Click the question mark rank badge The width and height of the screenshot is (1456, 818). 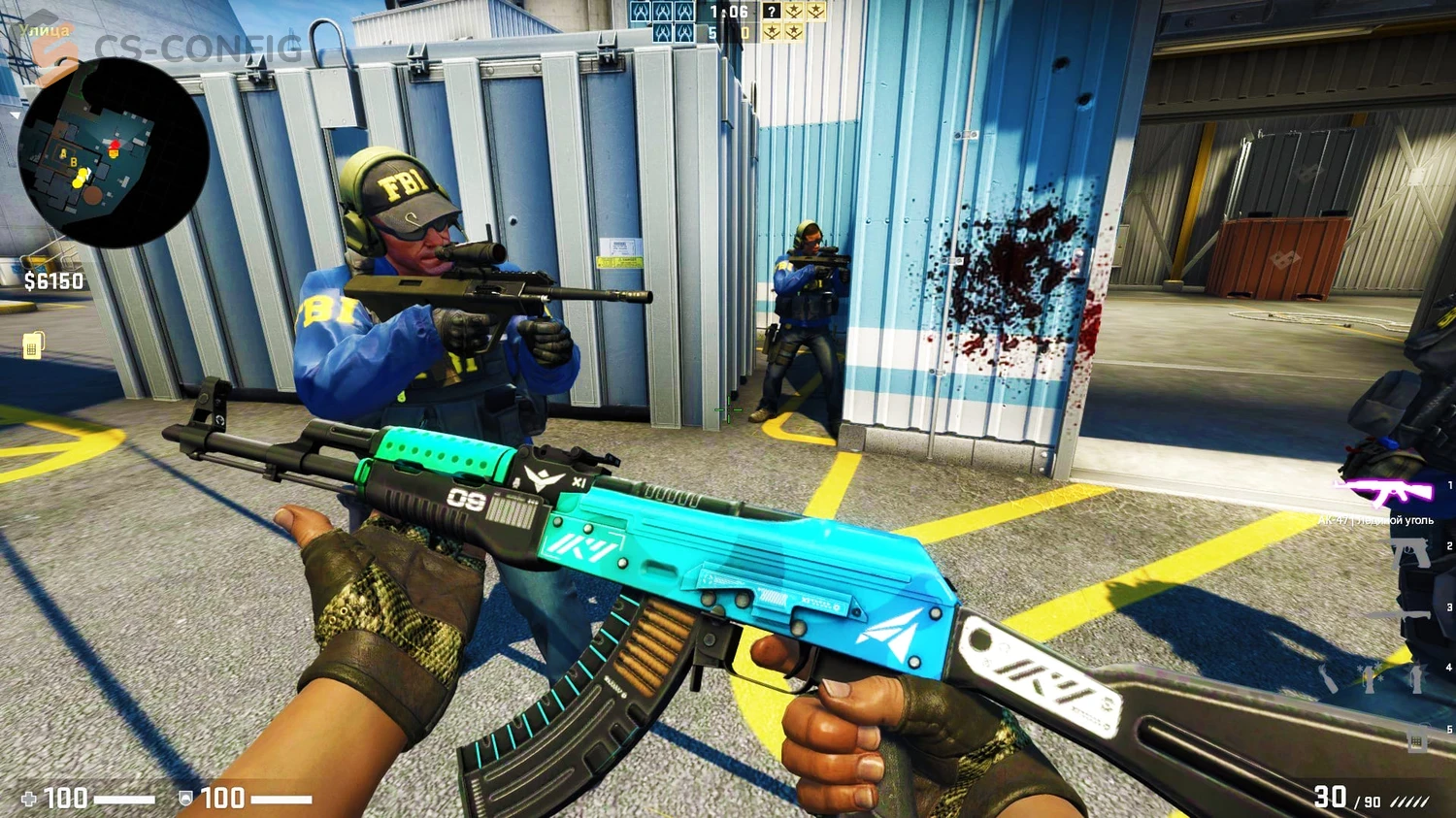(770, 12)
